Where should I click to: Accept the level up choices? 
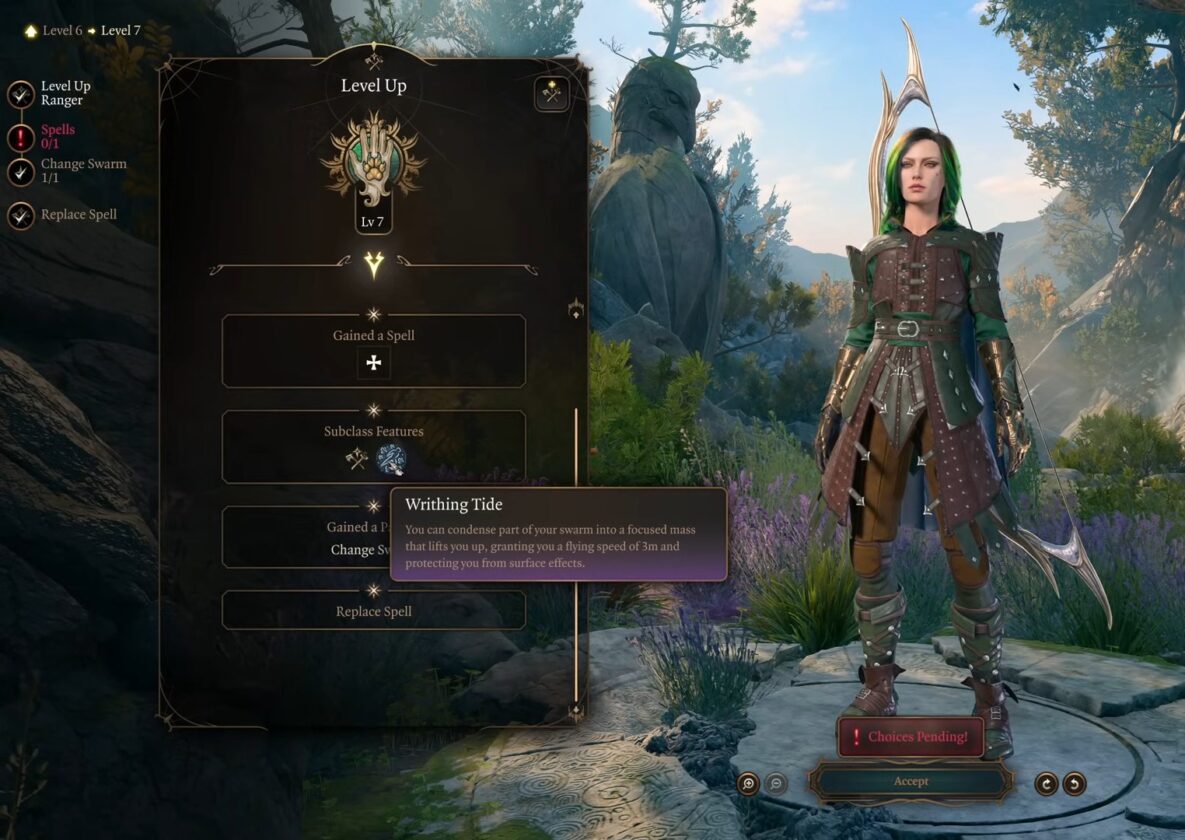tap(910, 781)
